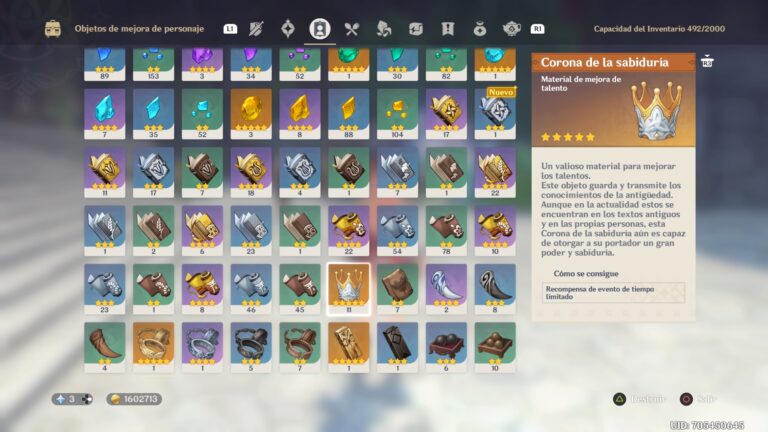Select the brown mushroom cluster stack of 10
Image resolution: width=768 pixels, height=432 pixels.
pos(495,341)
